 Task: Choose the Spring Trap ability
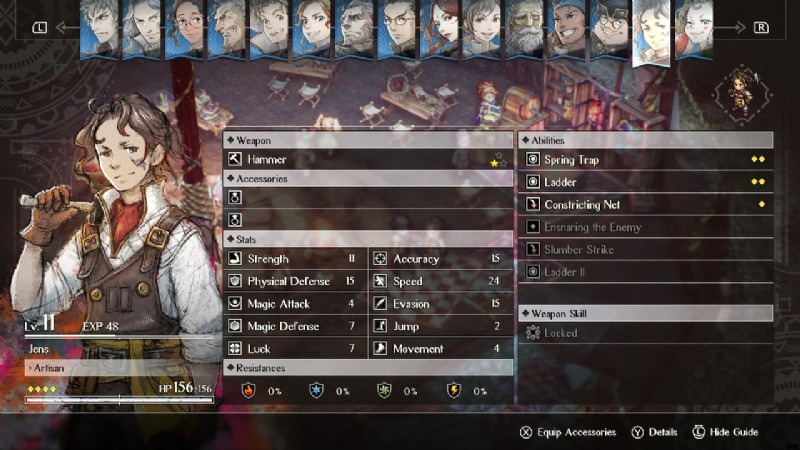645,160
